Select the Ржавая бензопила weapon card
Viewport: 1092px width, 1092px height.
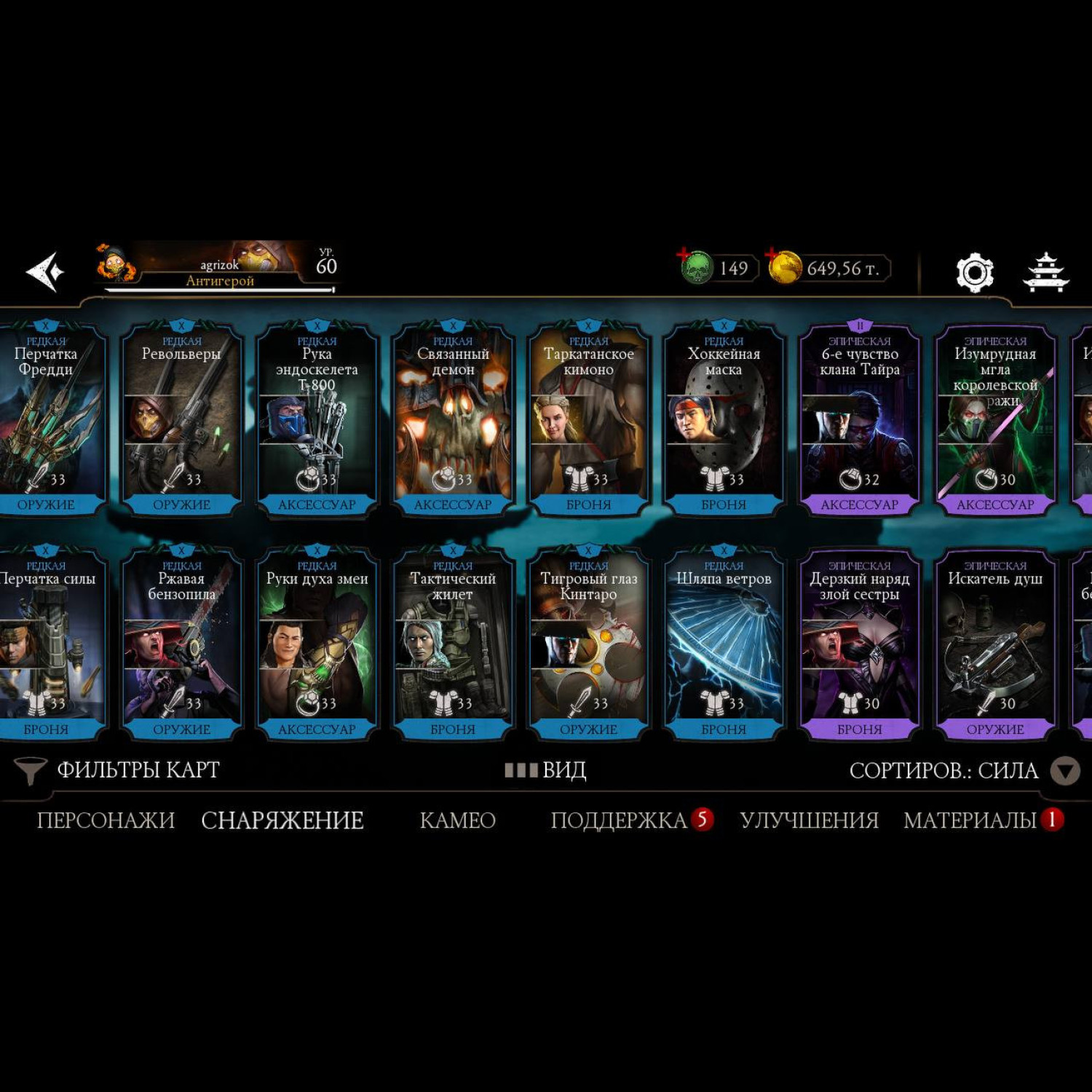[x=181, y=644]
